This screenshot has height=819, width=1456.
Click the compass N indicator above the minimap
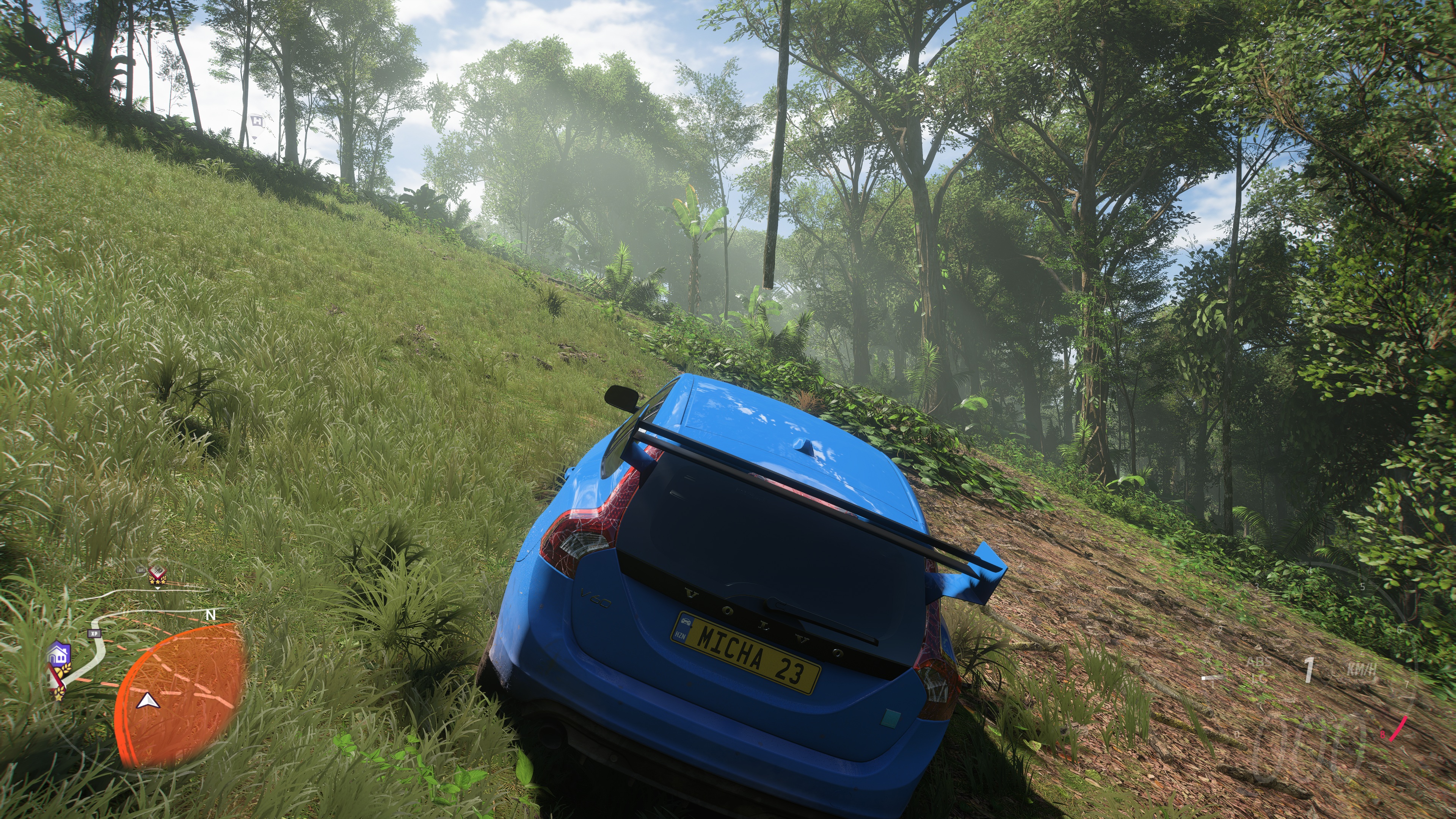pos(211,614)
